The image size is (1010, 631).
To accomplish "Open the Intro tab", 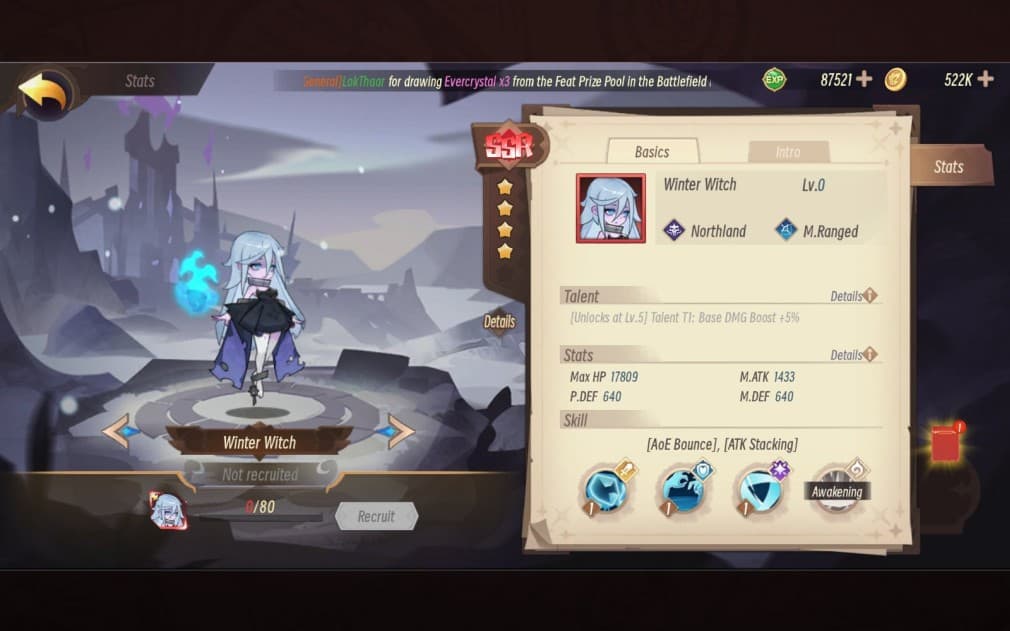I will [x=788, y=152].
